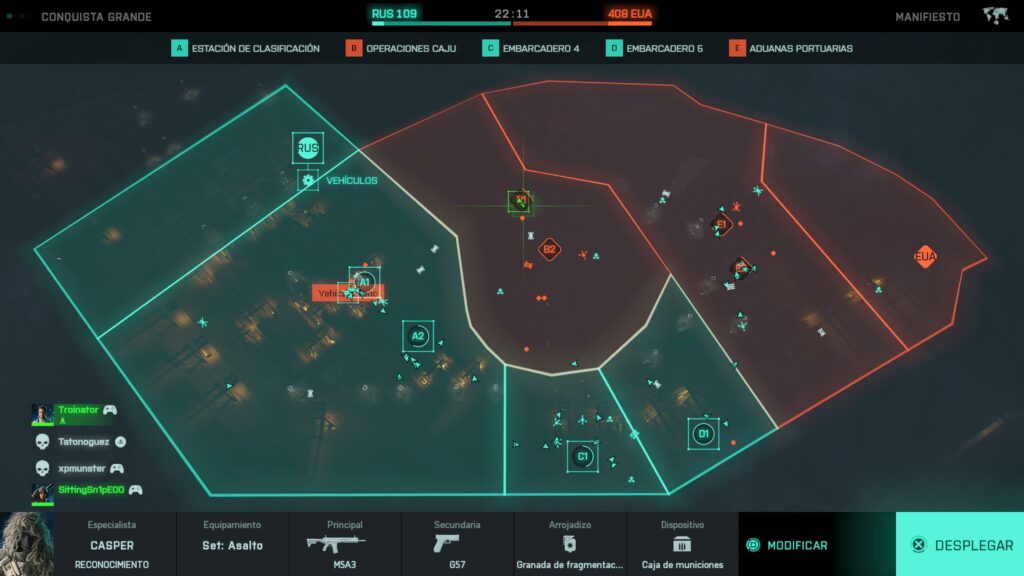This screenshot has width=1024, height=576.
Task: Open the Set: Asalto equipment slot
Action: [x=232, y=545]
